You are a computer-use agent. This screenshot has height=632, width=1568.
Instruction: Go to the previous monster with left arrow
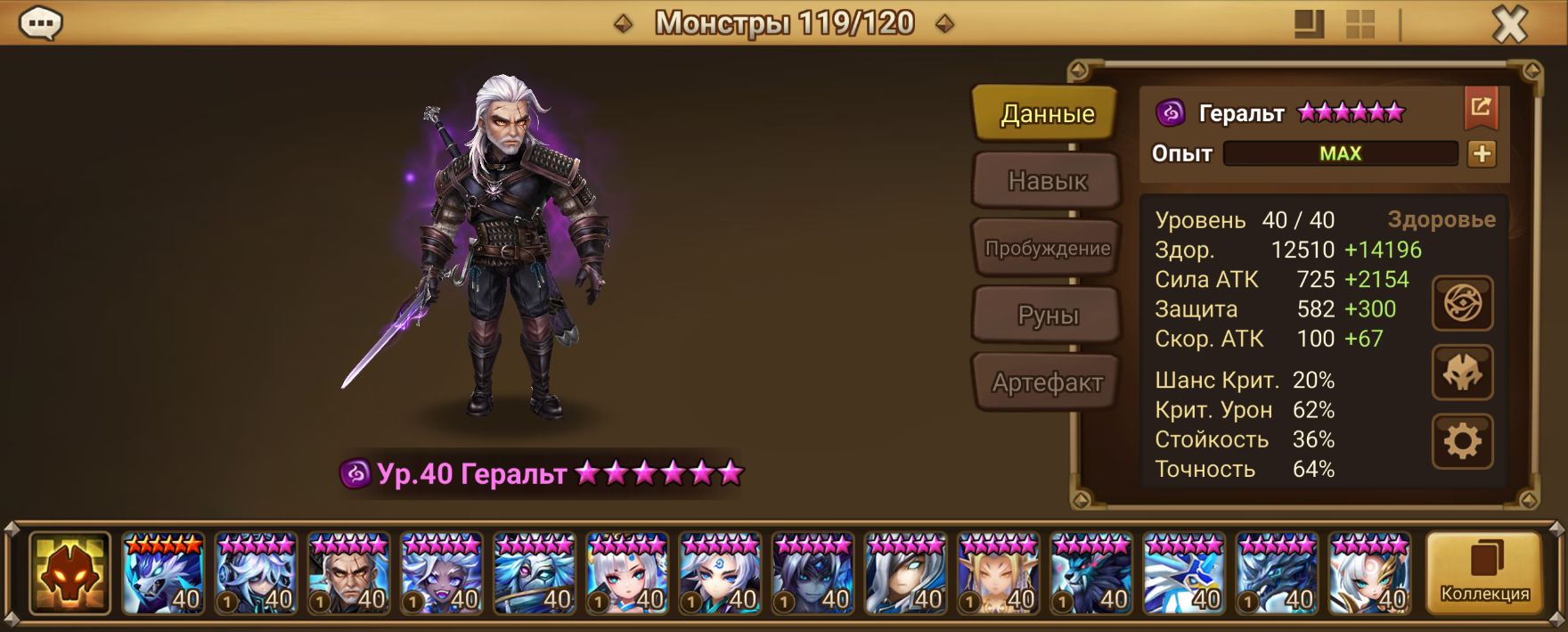(x=624, y=24)
